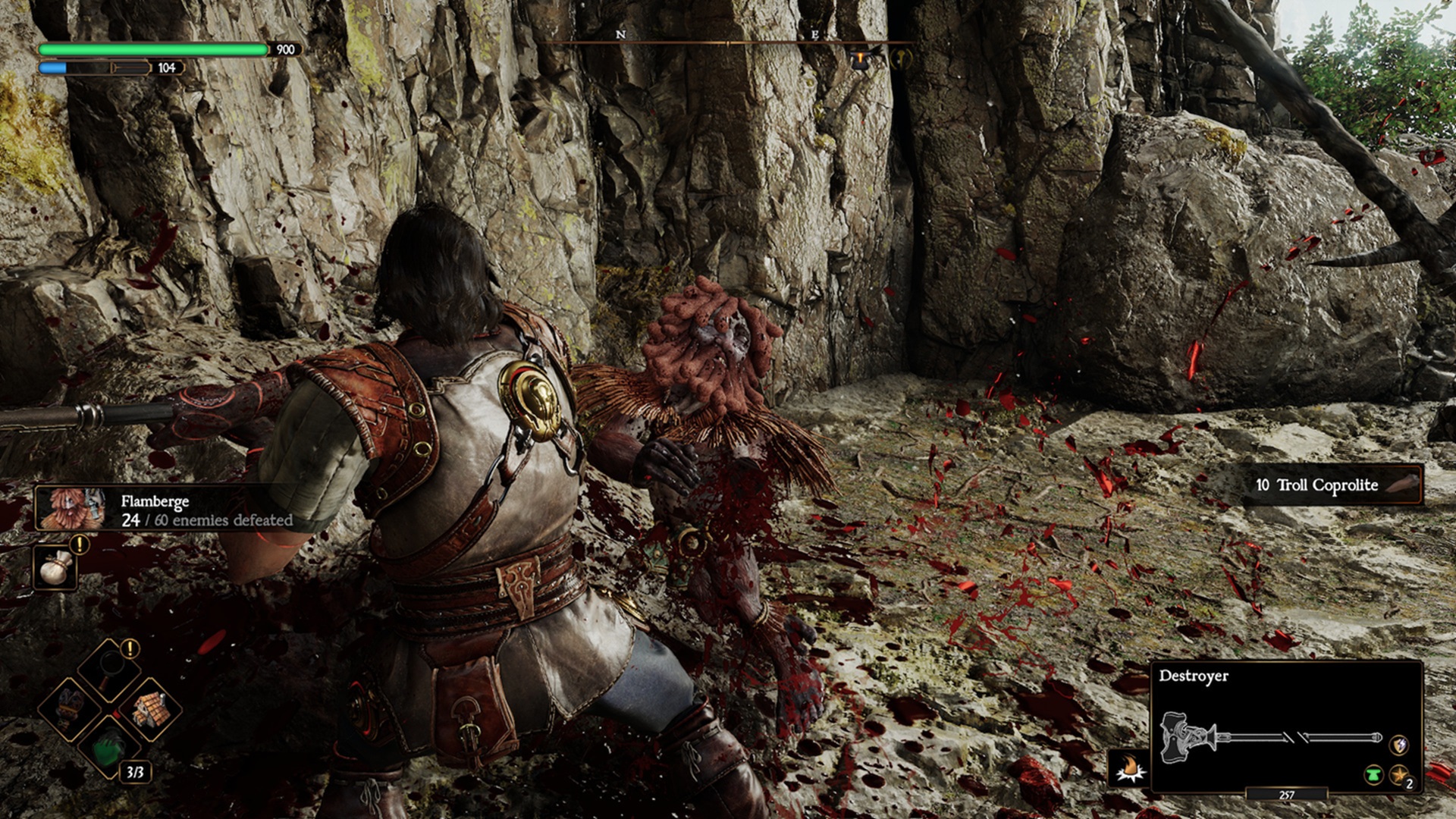Open the Flamberge enemies defeated tracker

tap(167, 510)
